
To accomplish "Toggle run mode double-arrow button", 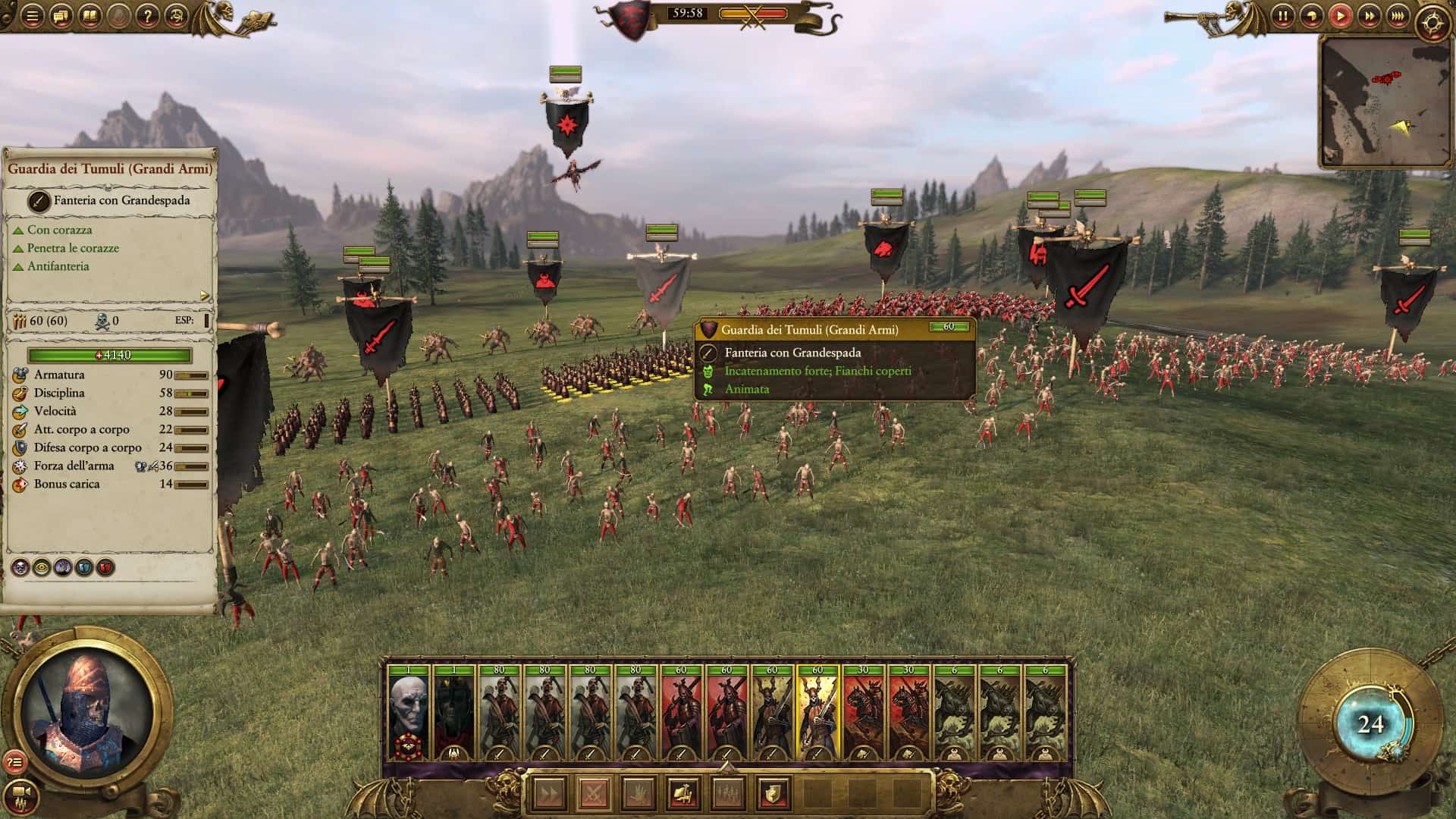I will pyautogui.click(x=550, y=795).
